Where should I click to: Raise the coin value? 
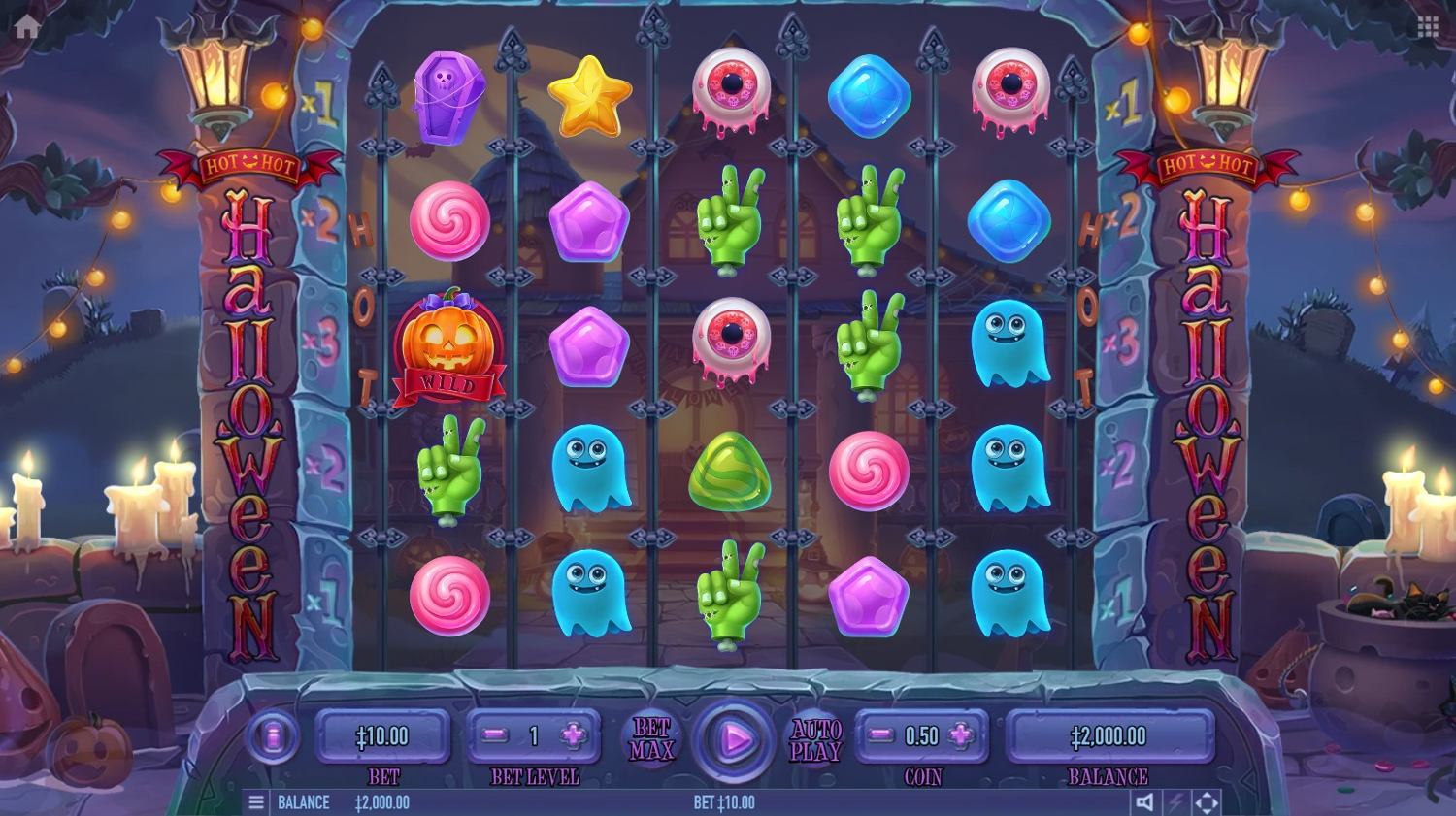pyautogui.click(x=961, y=736)
